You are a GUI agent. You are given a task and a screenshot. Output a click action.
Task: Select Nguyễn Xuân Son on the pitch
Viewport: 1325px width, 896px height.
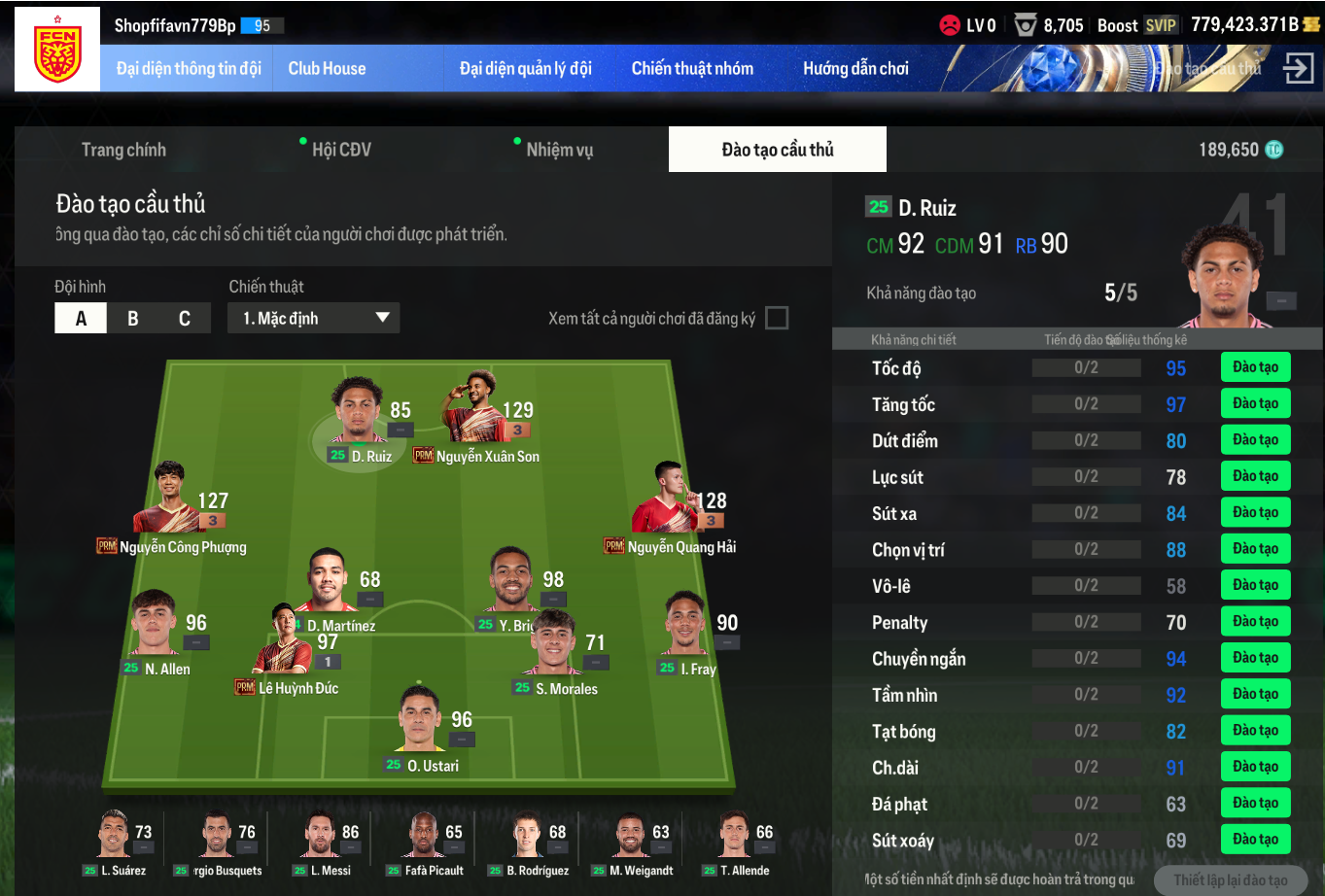pyautogui.click(x=476, y=418)
